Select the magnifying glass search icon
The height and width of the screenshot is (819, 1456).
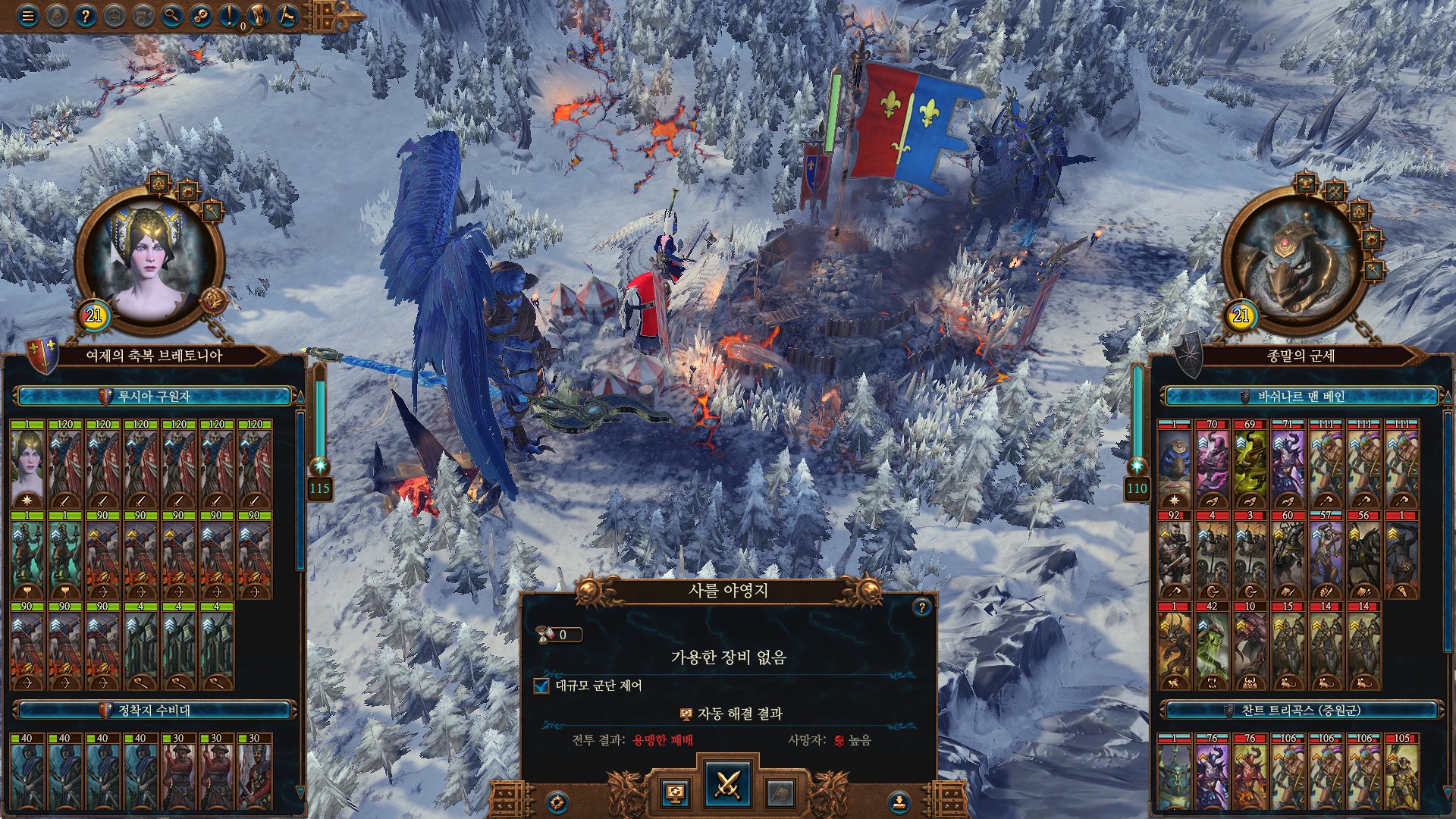coord(173,17)
